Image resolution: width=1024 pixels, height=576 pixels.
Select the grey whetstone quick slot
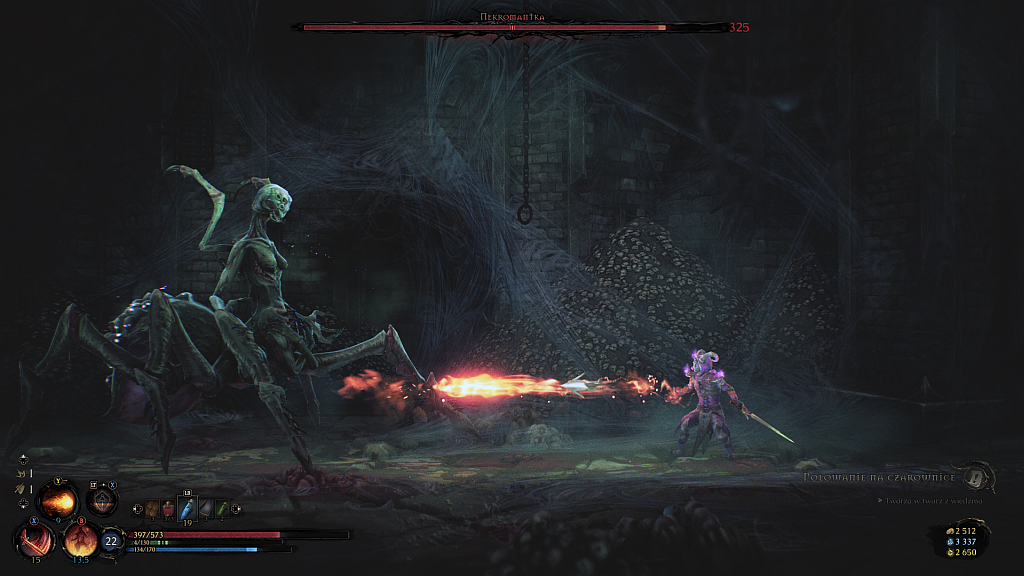(204, 510)
